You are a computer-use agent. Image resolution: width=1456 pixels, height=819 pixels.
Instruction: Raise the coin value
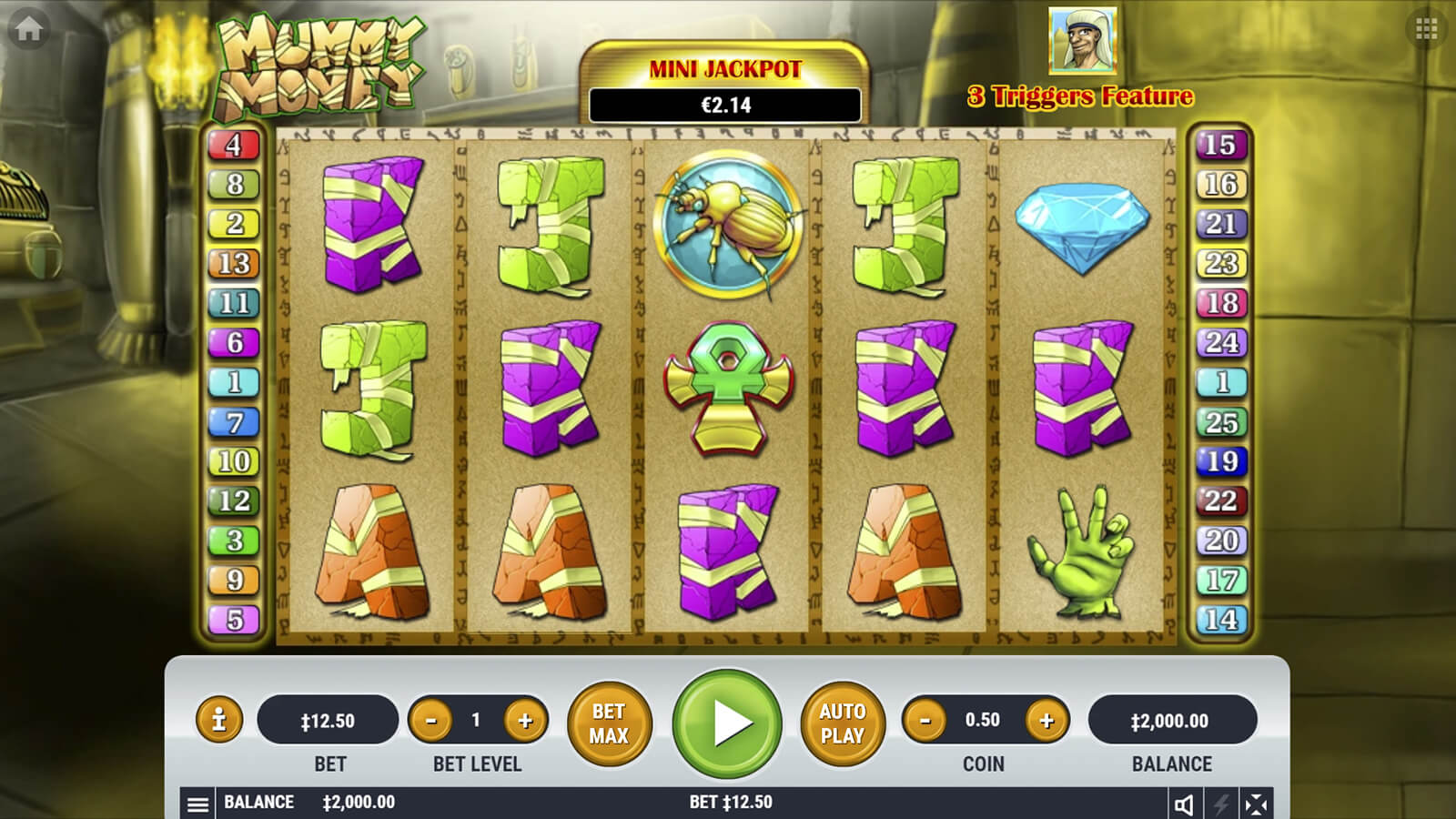(x=1046, y=721)
